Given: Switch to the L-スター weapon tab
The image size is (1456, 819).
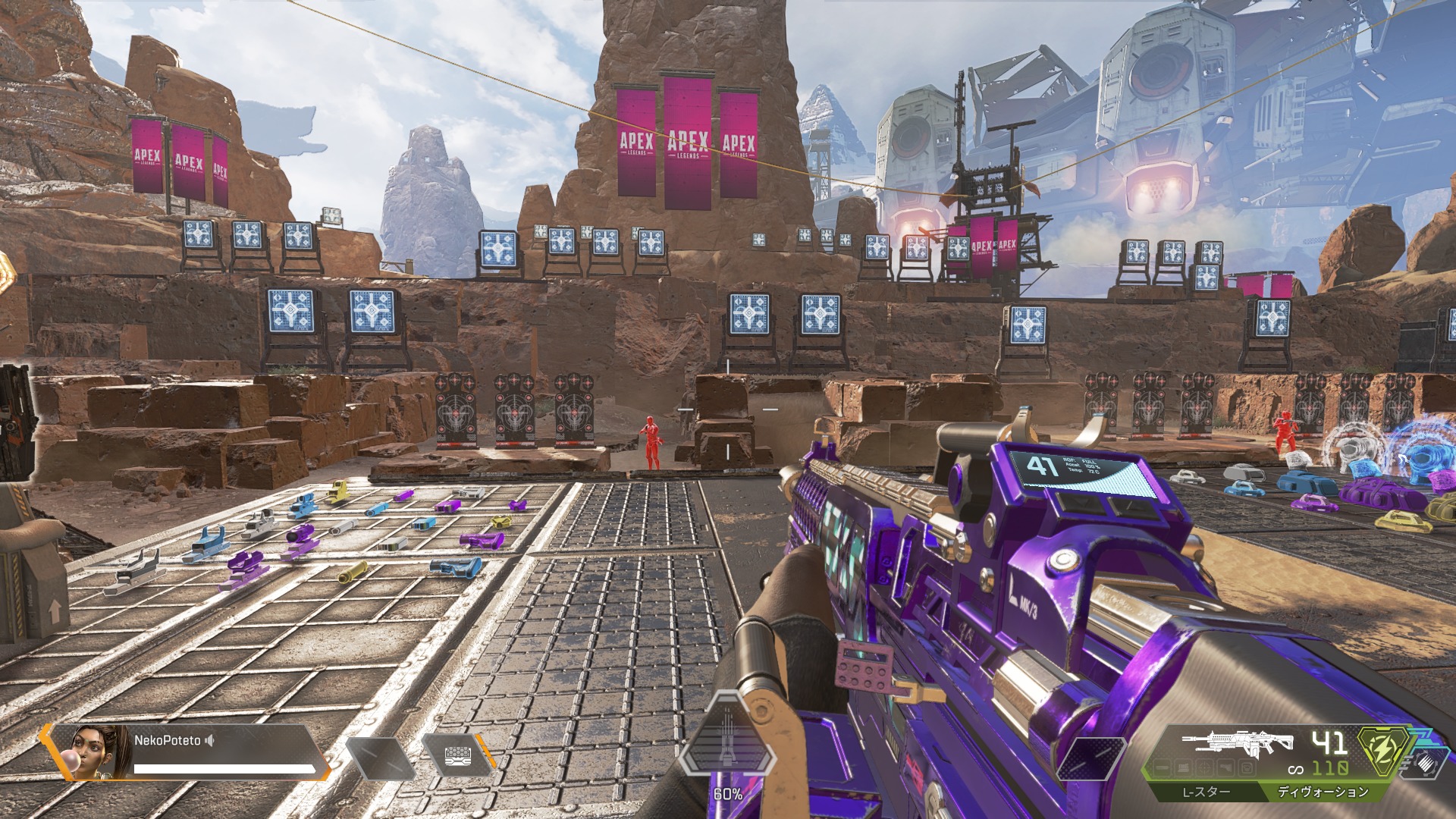Looking at the screenshot, I should click(x=1207, y=792).
